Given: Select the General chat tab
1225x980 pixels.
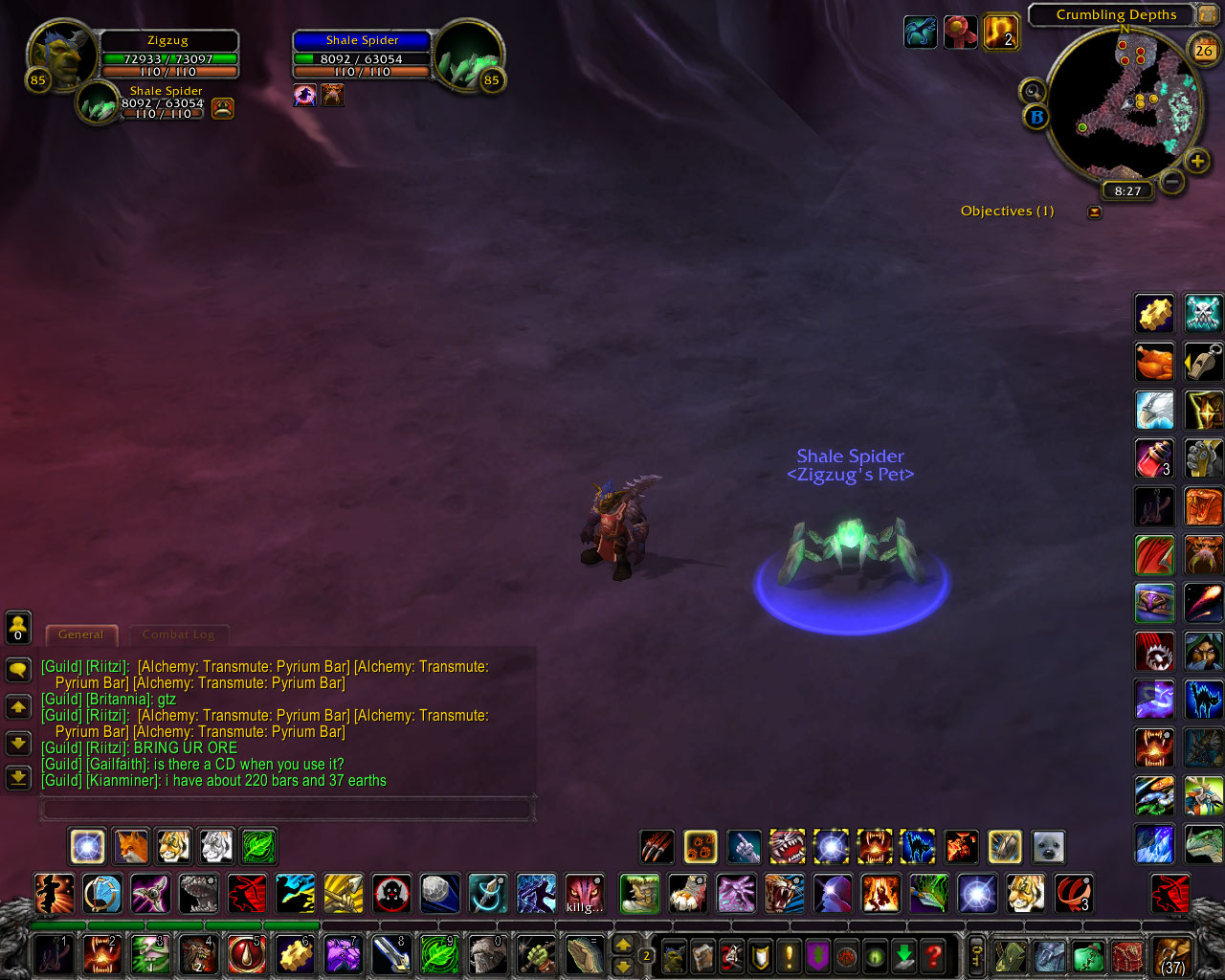Looking at the screenshot, I should point(80,635).
